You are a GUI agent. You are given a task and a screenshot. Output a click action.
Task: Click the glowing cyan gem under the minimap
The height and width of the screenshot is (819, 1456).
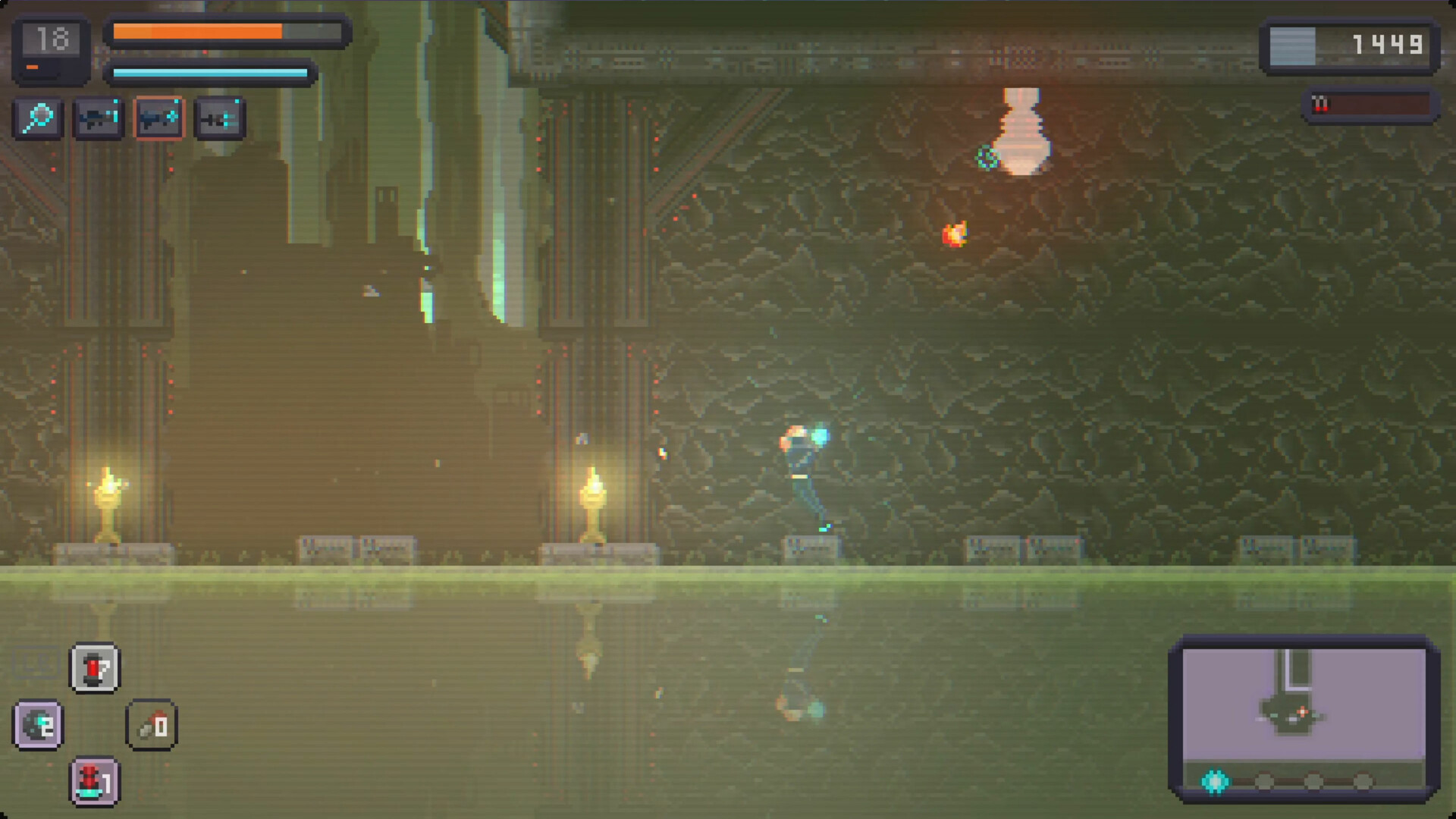click(1215, 781)
